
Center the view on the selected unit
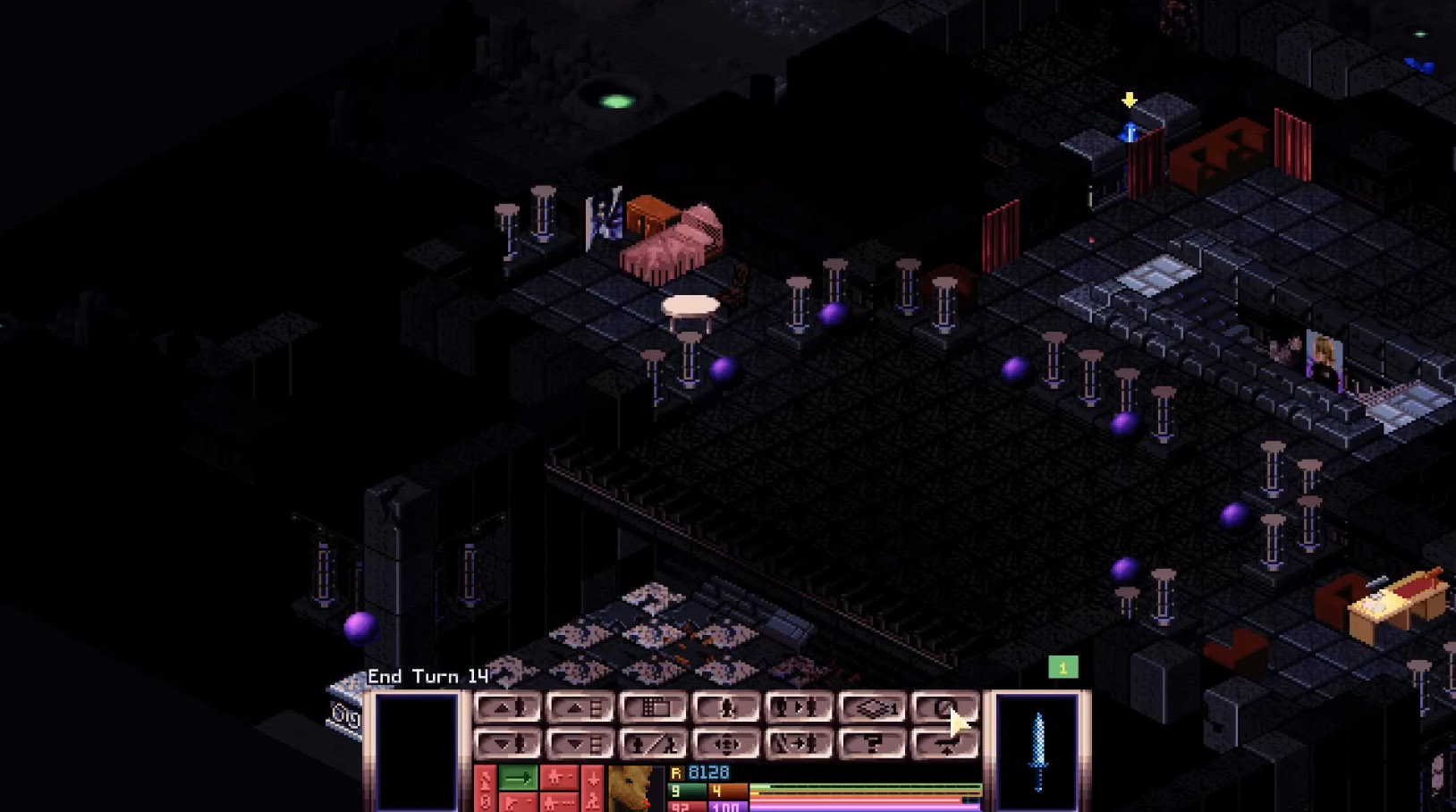726,744
